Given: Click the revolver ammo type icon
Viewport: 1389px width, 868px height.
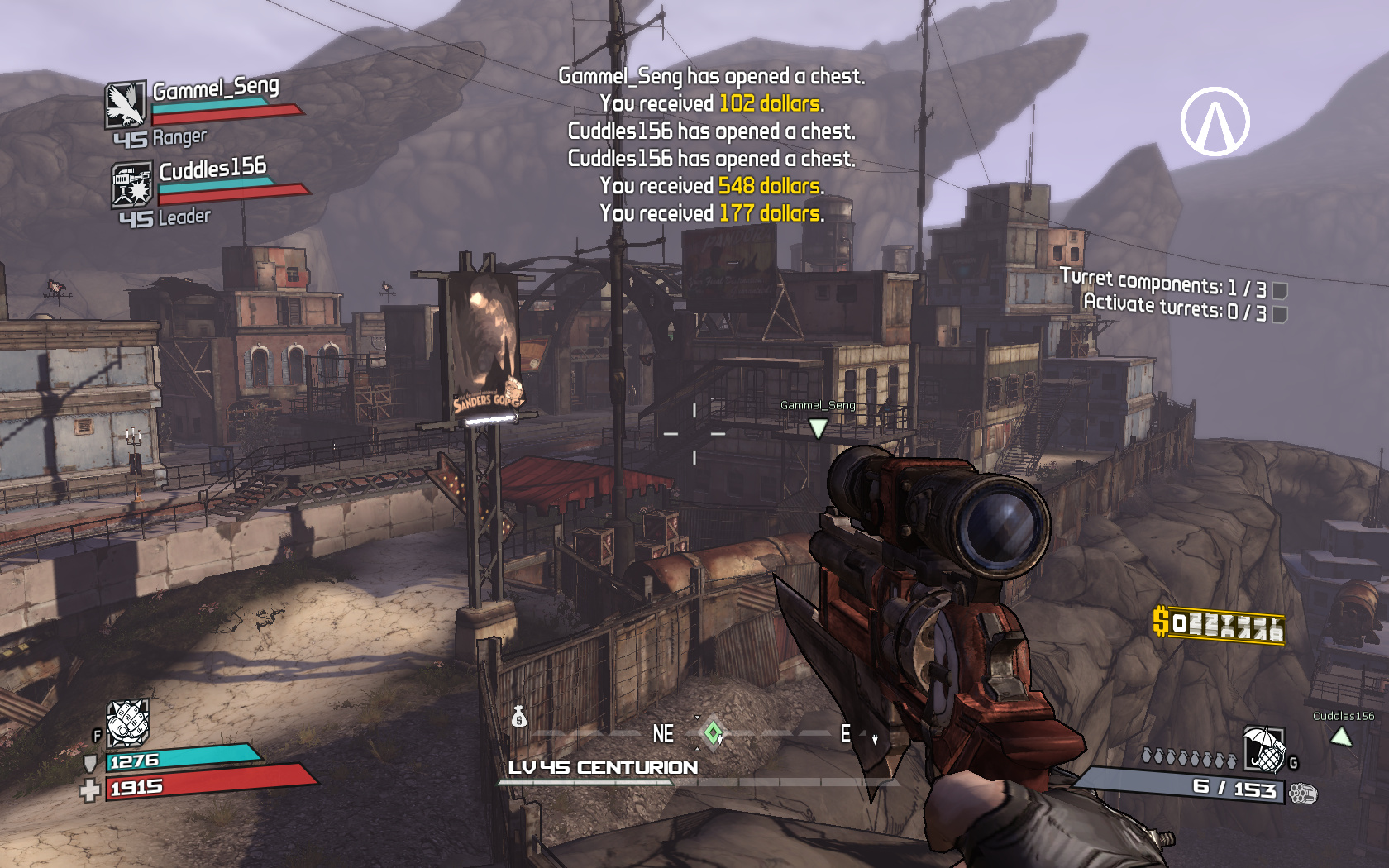Looking at the screenshot, I should click(1302, 794).
